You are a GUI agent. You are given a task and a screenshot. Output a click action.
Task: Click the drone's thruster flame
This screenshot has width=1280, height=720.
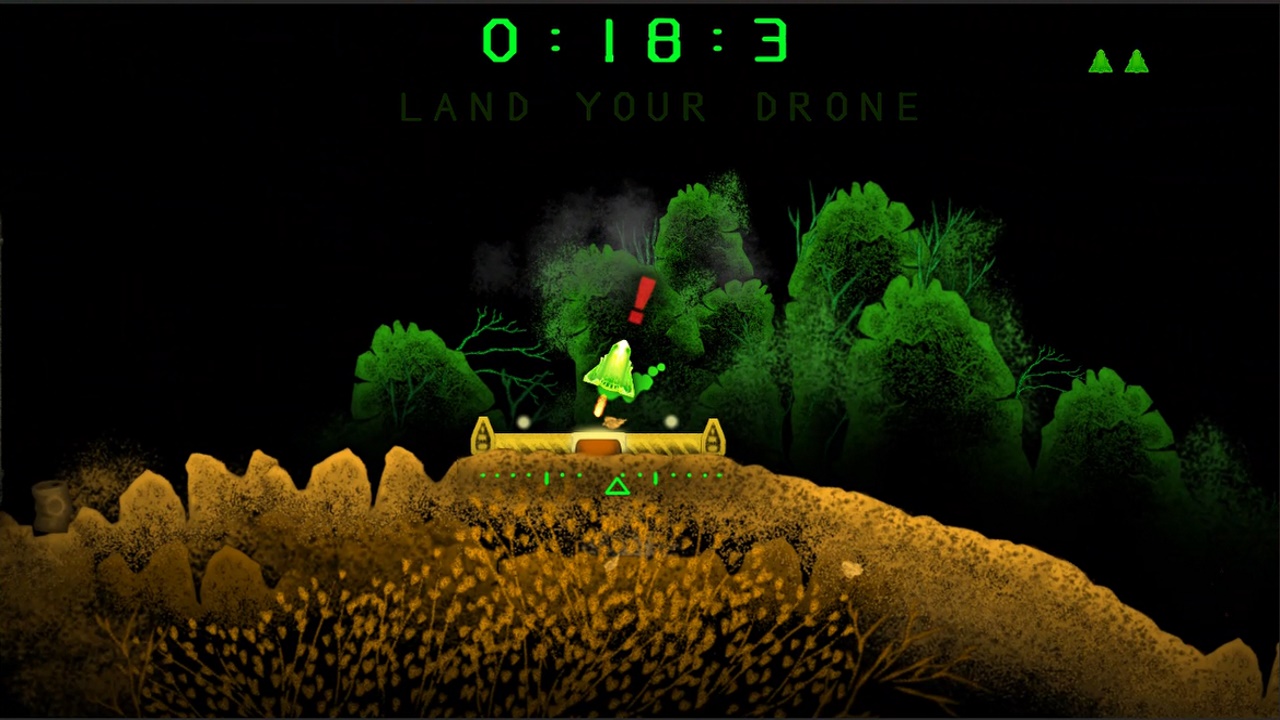tap(598, 403)
